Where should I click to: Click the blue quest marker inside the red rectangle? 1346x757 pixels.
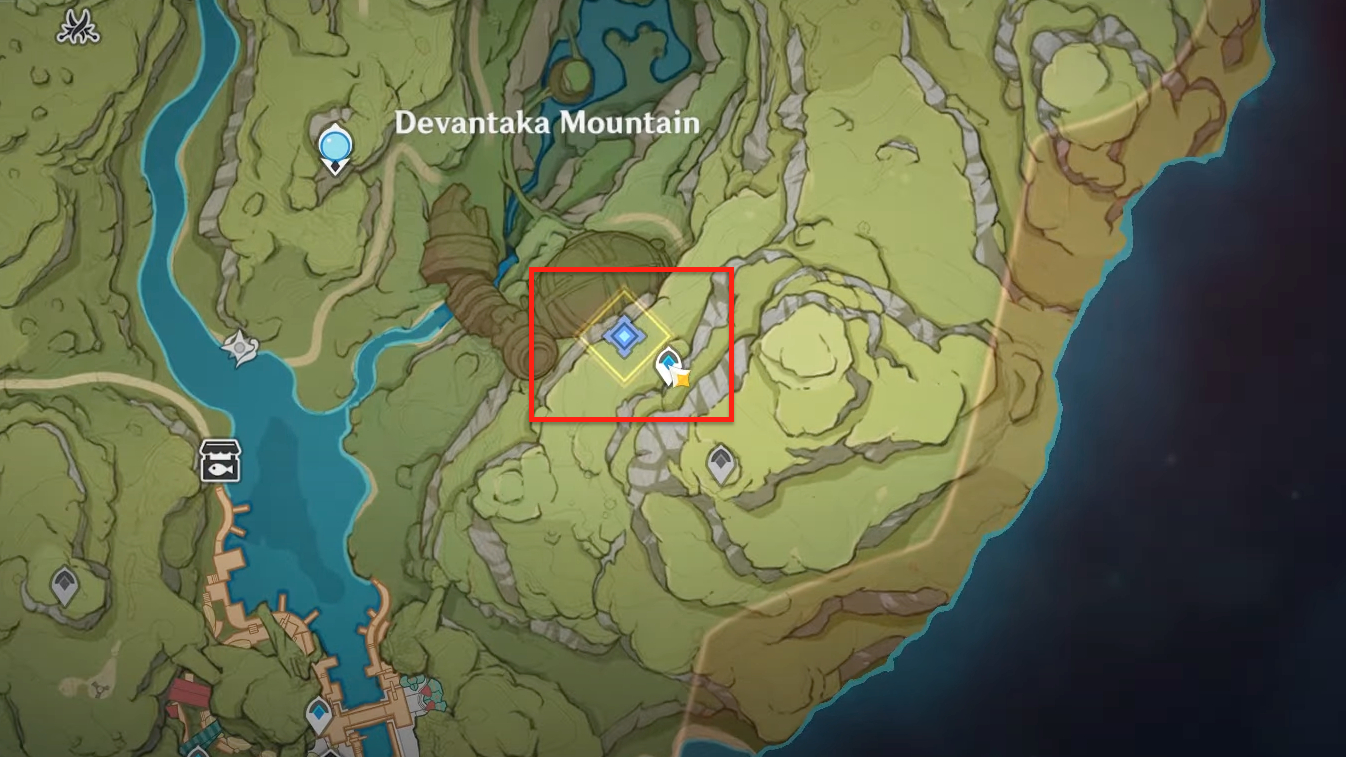coord(624,335)
